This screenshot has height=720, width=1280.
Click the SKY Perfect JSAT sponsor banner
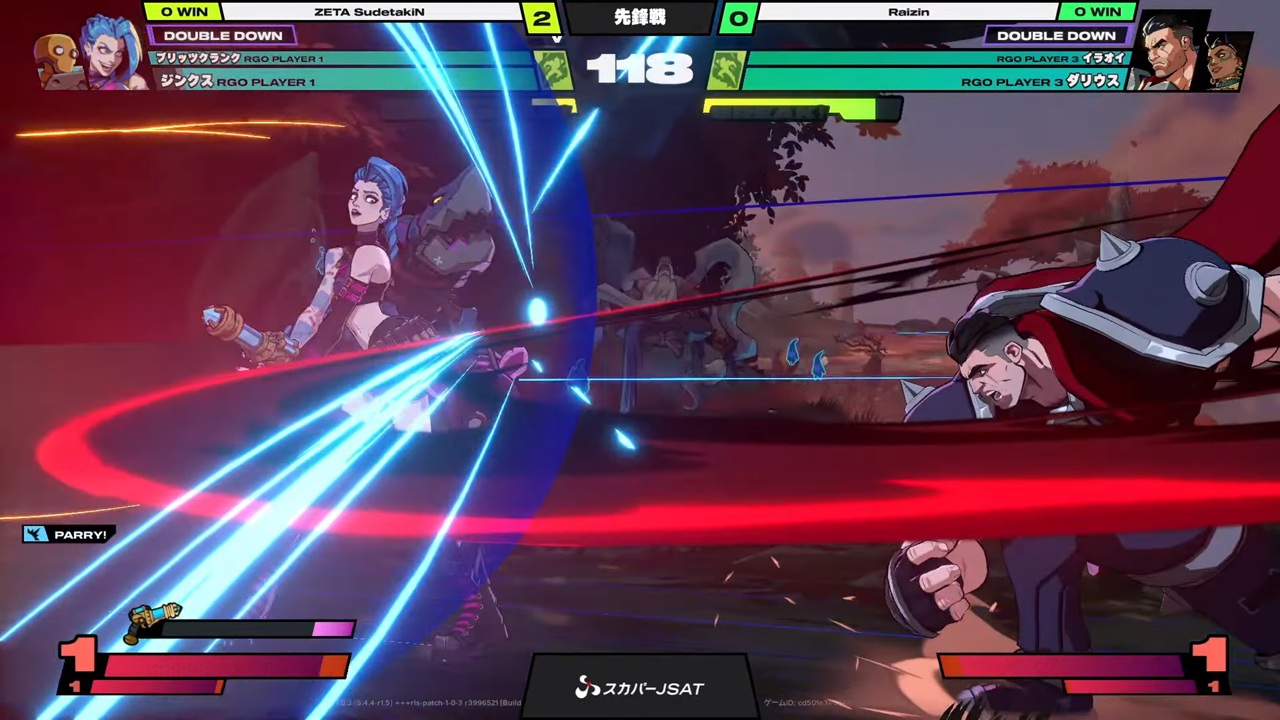[639, 687]
